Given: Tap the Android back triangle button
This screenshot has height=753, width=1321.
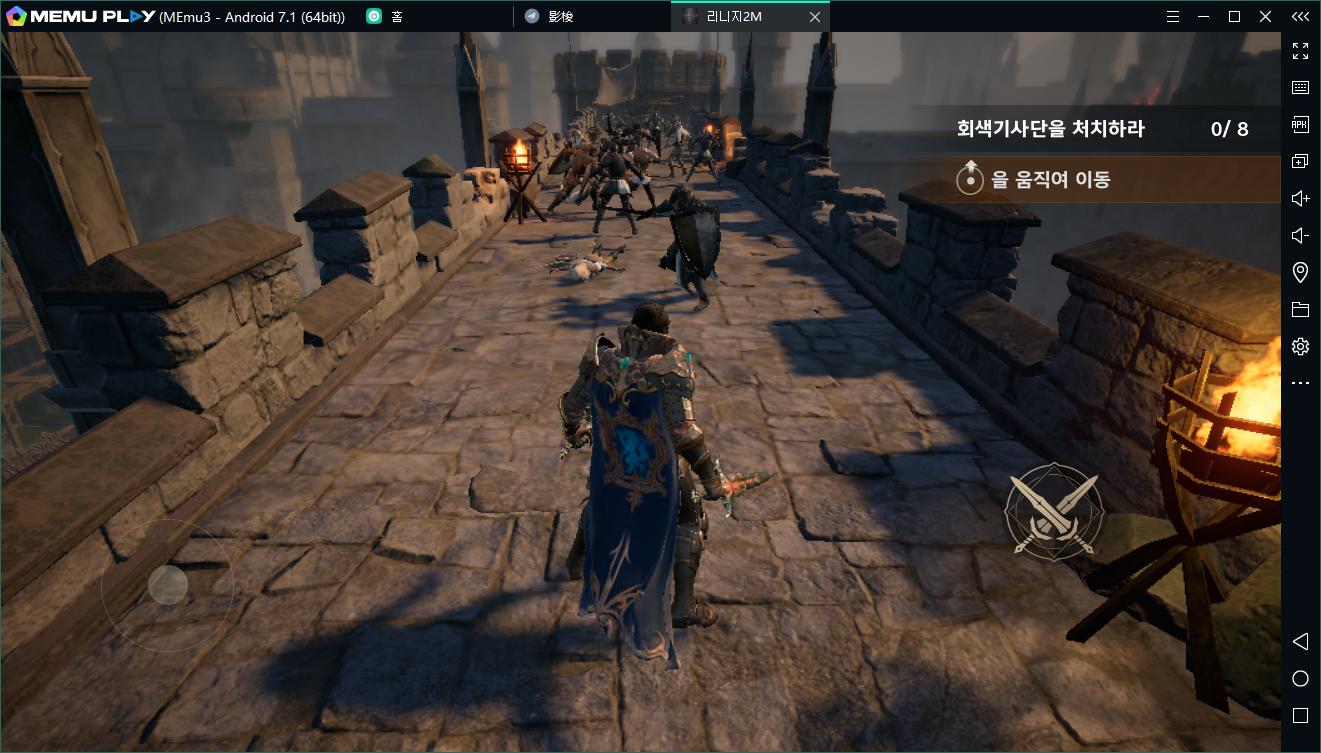Looking at the screenshot, I should click(1300, 641).
